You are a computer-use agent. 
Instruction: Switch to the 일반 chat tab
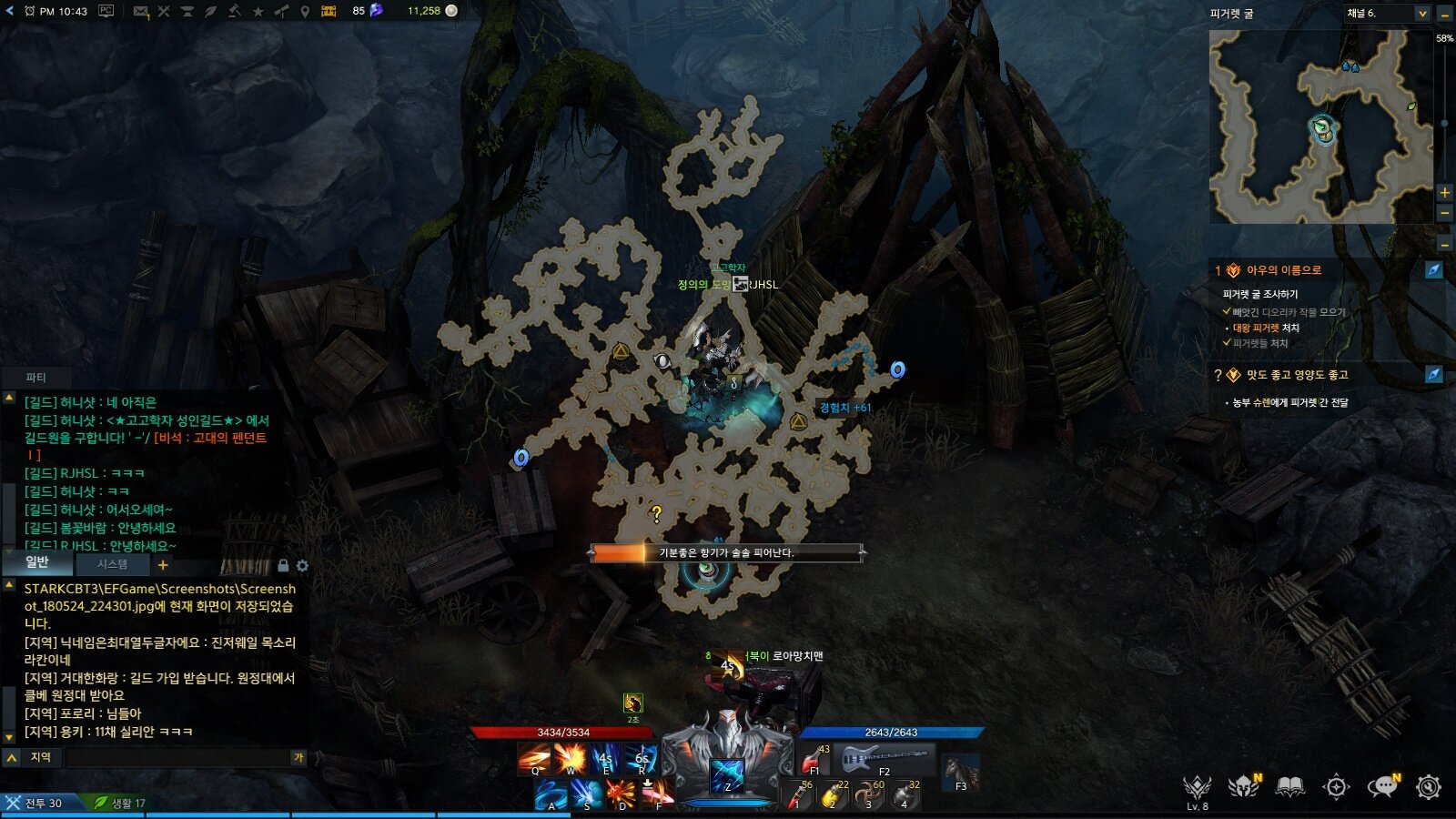point(36,563)
